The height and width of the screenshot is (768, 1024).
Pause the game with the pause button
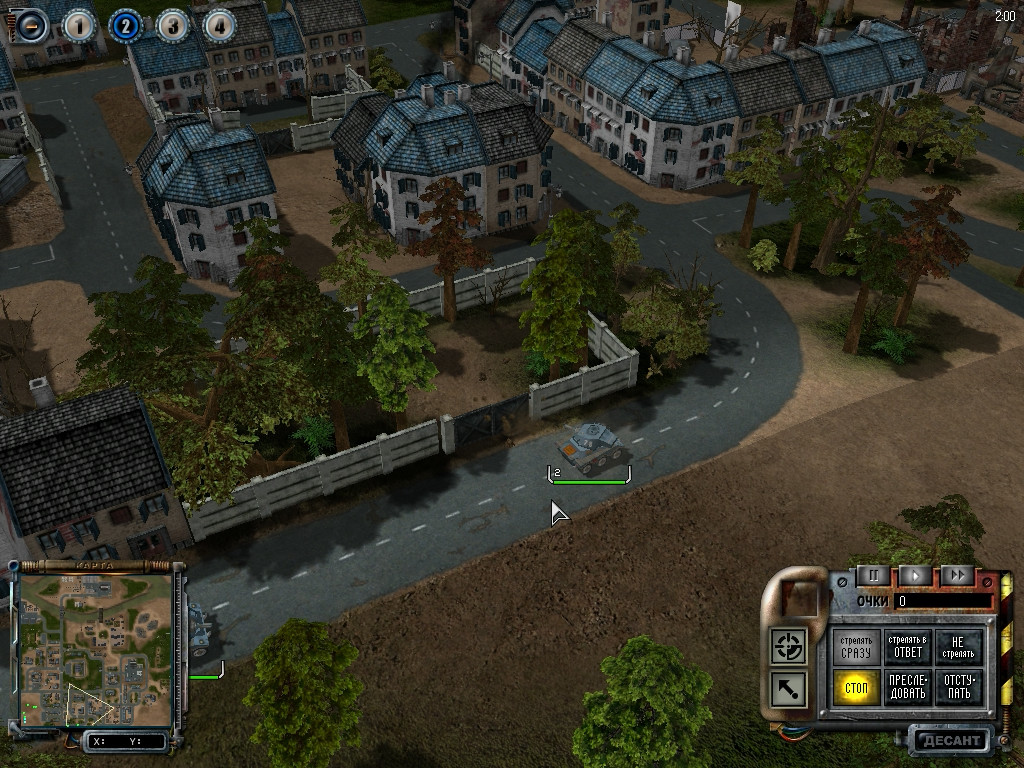pos(872,576)
